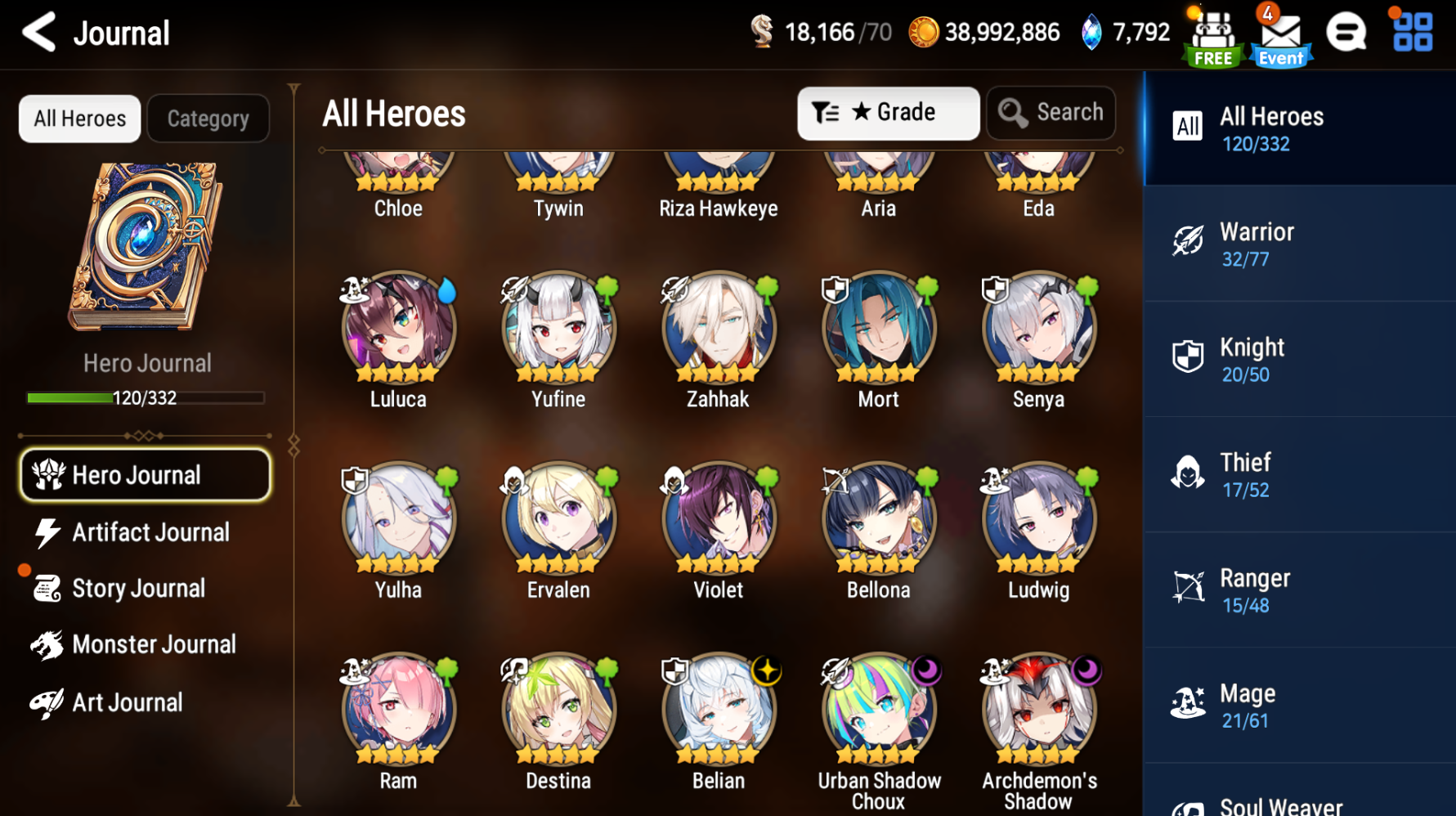Enable the All Heroes filter
1456x816 pixels.
point(79,119)
